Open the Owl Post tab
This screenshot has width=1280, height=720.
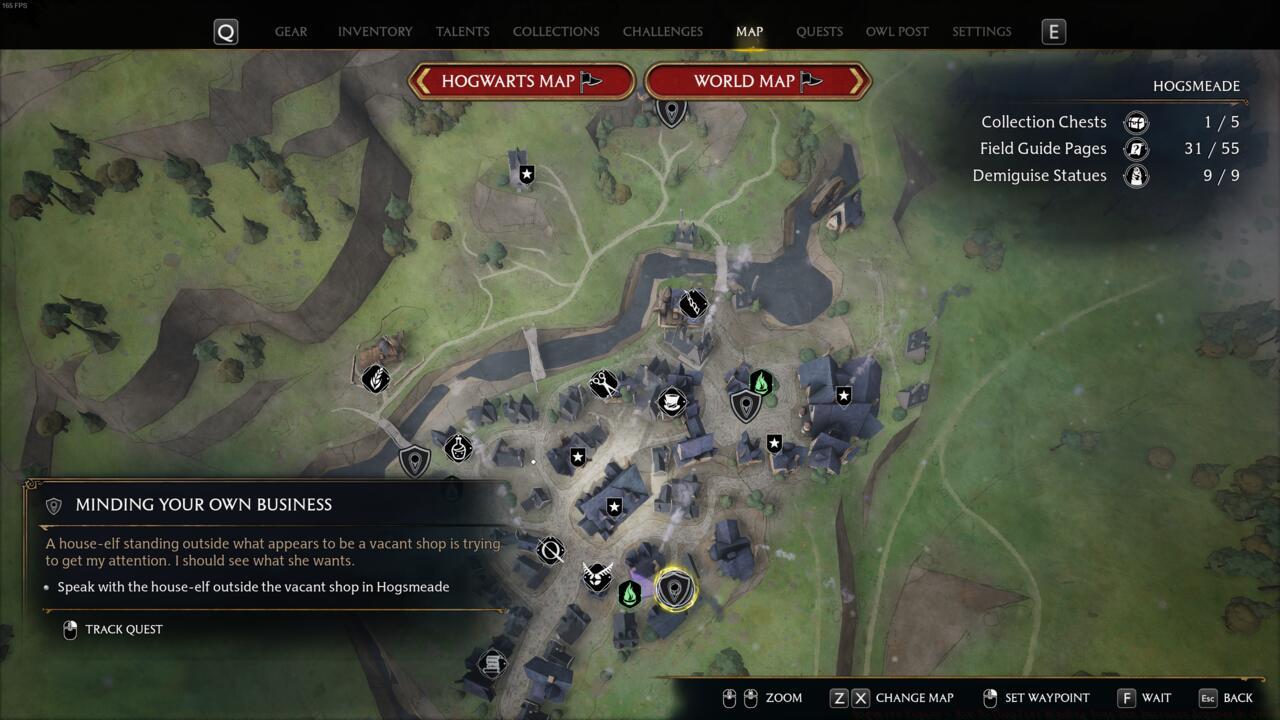click(897, 31)
